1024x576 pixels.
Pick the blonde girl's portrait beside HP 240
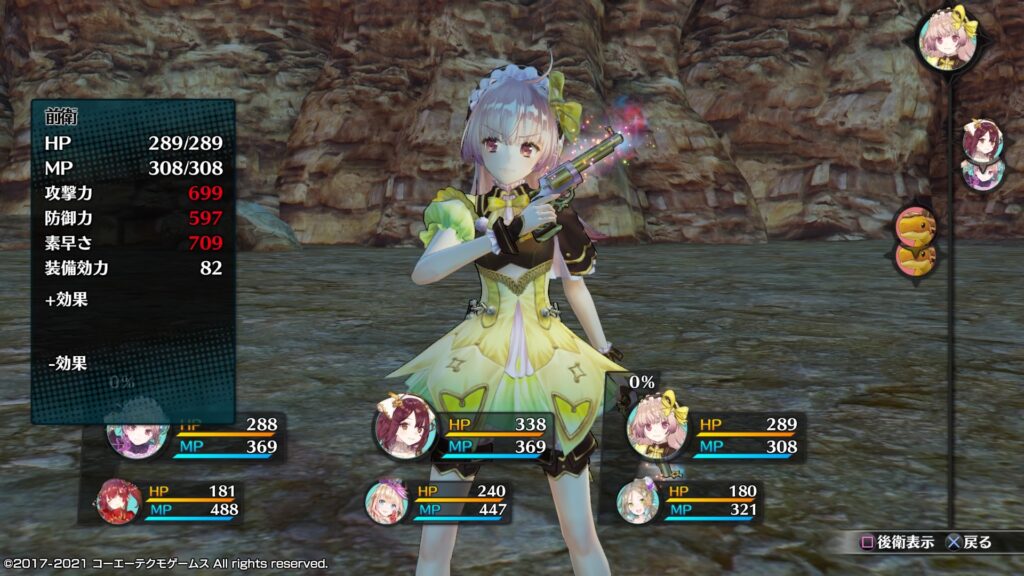(x=386, y=500)
